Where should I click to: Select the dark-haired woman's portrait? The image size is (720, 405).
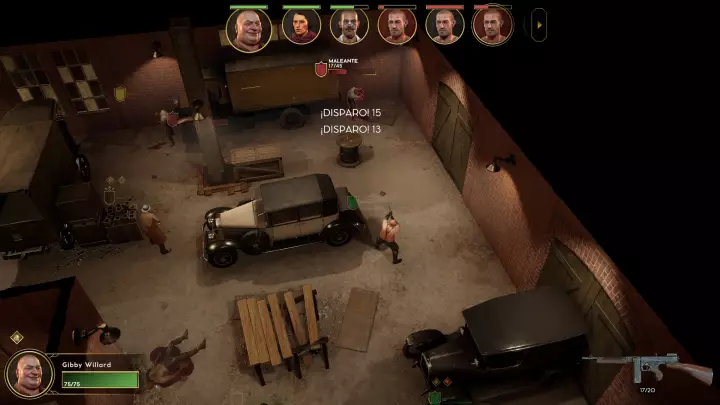tap(300, 27)
